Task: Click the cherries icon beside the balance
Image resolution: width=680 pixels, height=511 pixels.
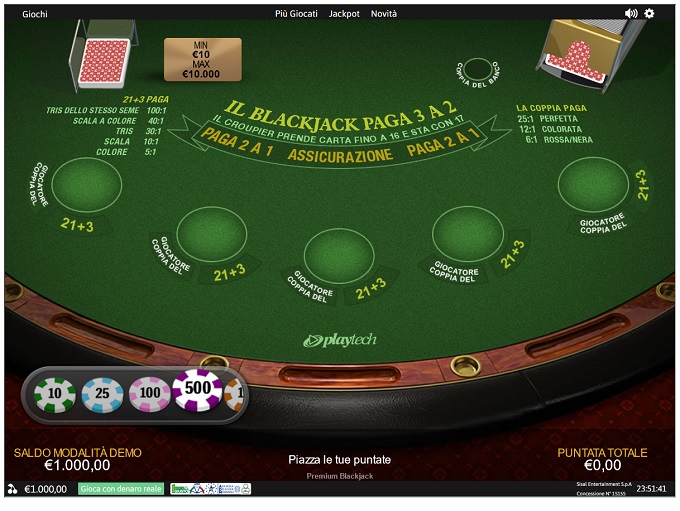Action: point(12,489)
